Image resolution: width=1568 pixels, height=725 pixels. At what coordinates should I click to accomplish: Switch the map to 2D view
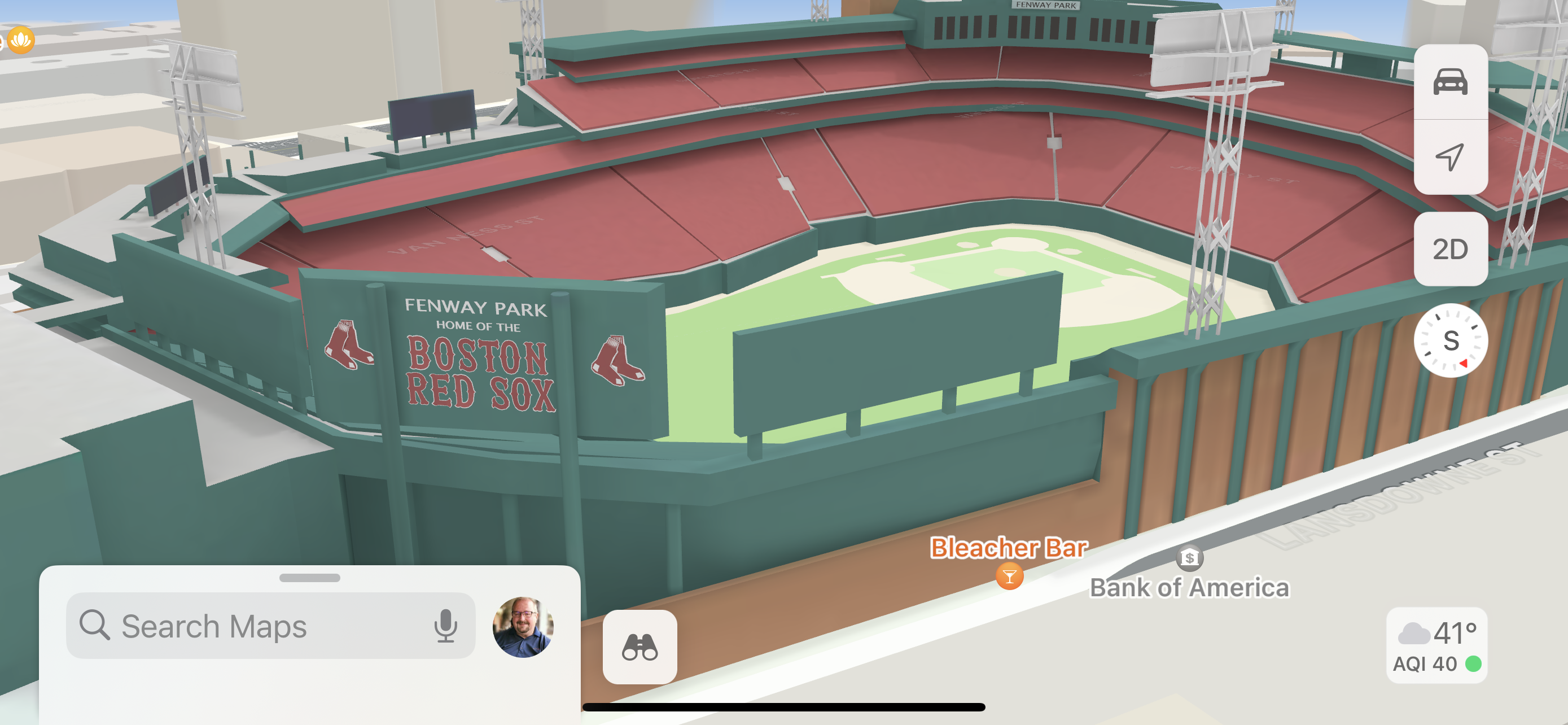pyautogui.click(x=1450, y=250)
